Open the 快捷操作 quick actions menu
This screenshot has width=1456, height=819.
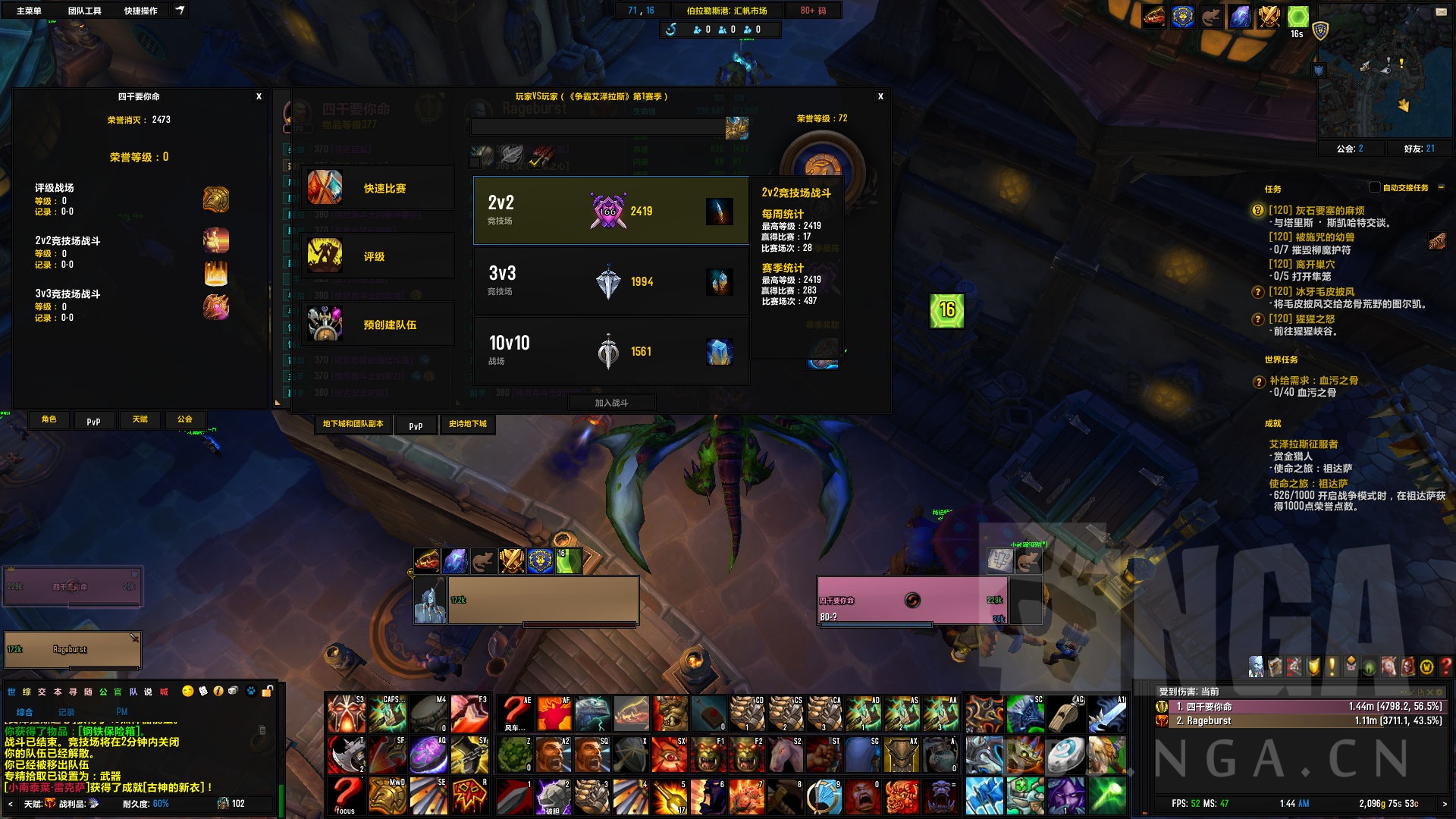point(140,11)
